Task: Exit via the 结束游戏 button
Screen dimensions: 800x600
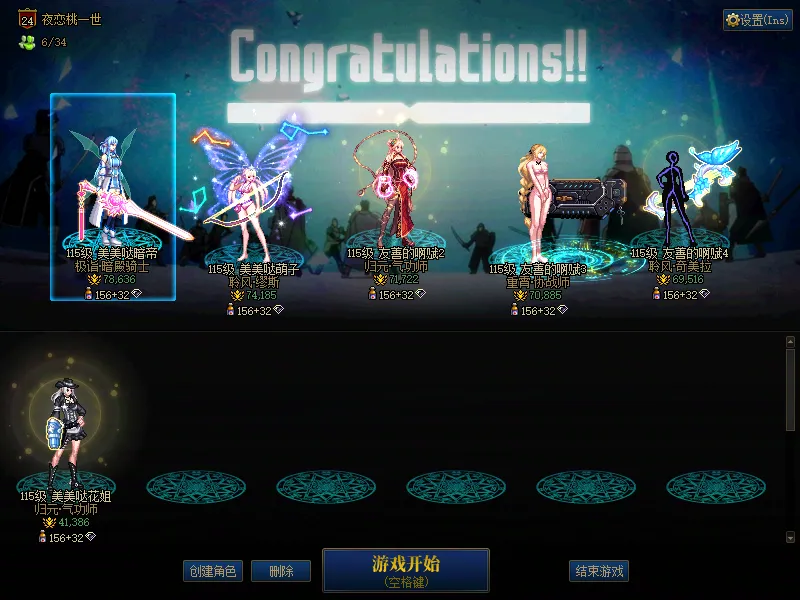Action: [x=599, y=571]
